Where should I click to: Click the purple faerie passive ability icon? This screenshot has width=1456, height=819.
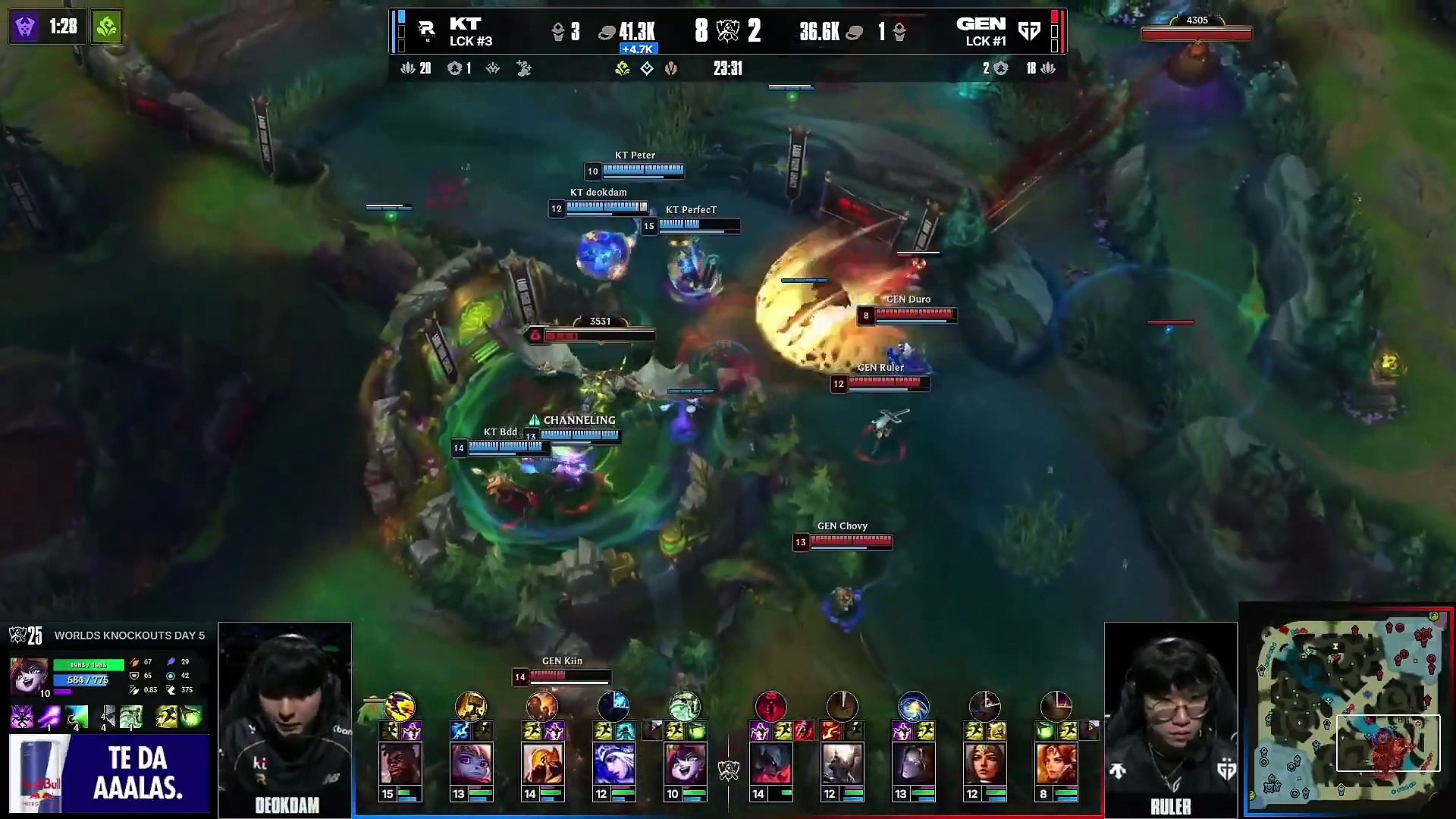[22, 717]
